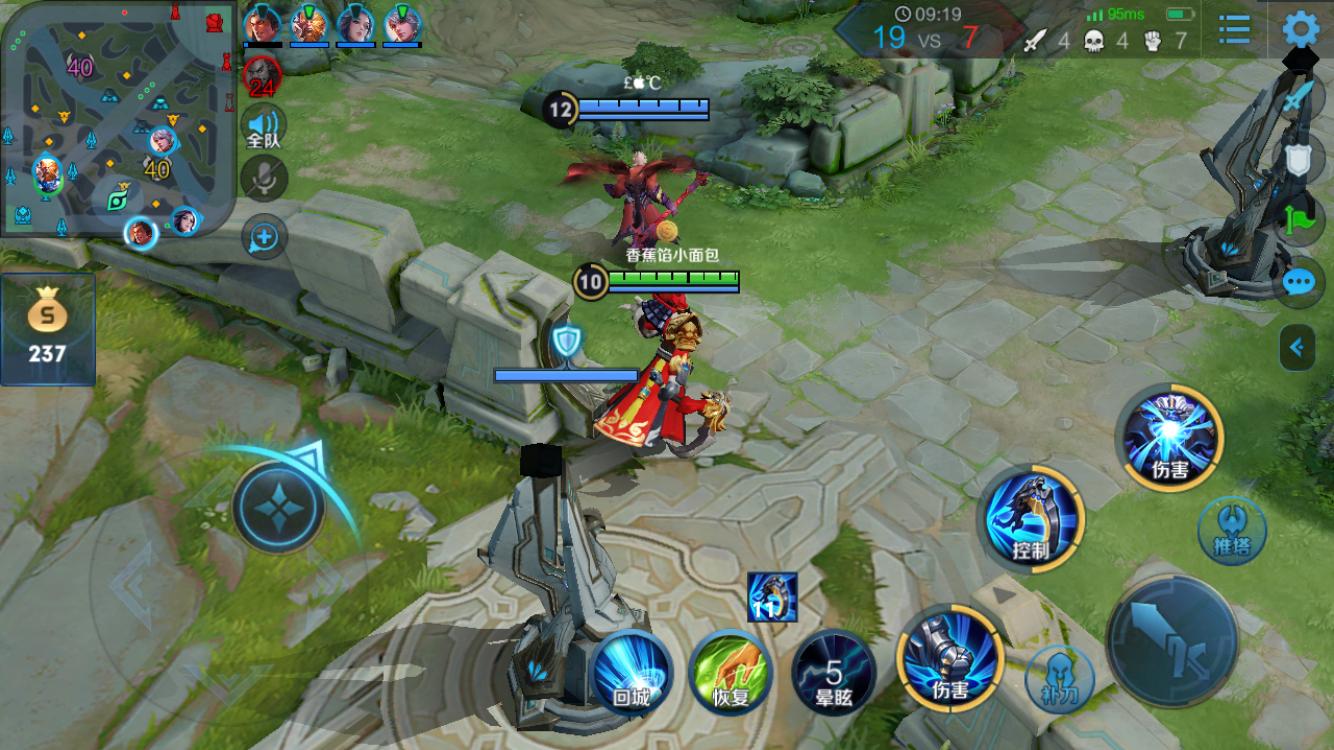
Task: Activate the 回城 recall ability
Action: 632,671
